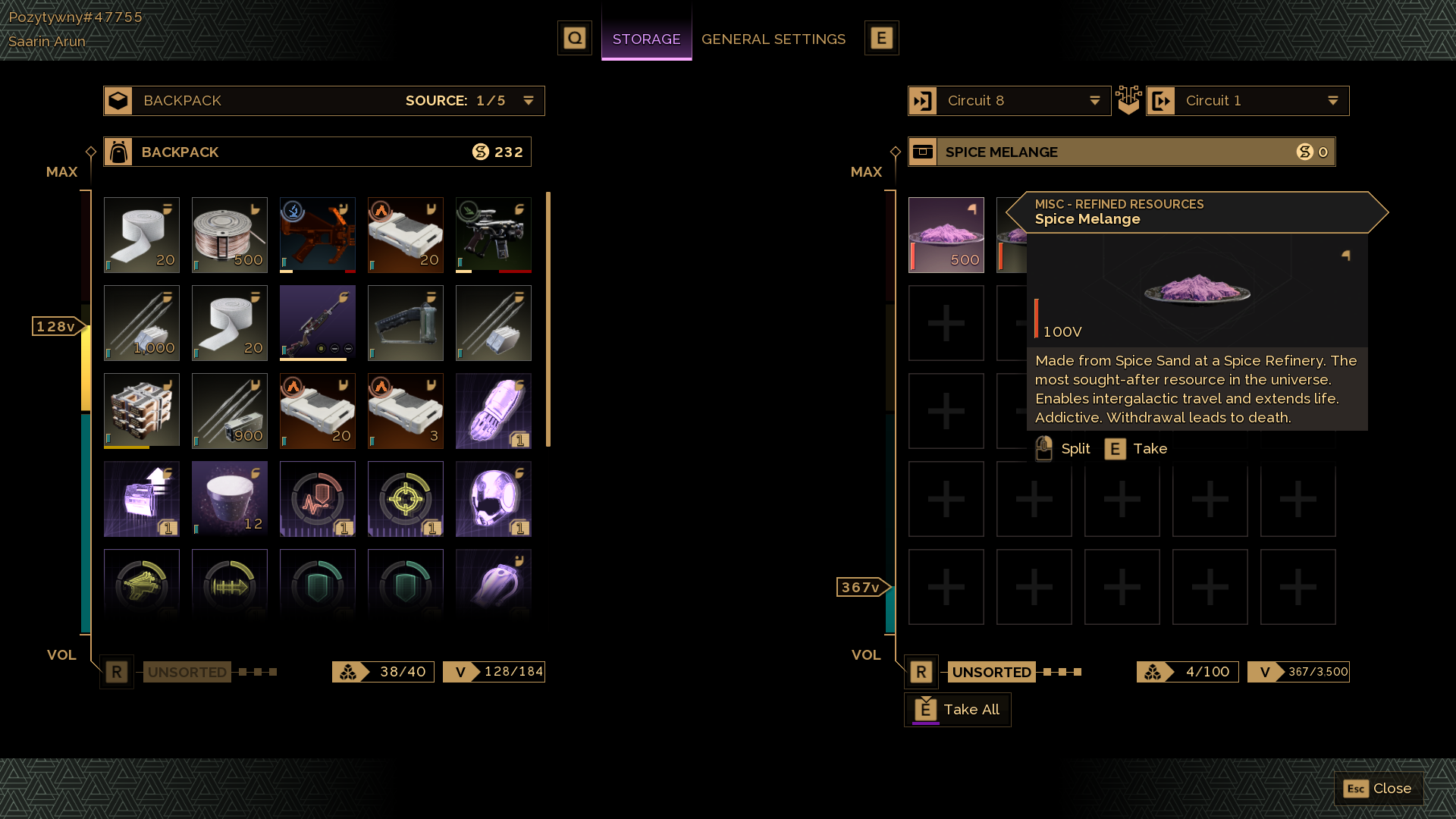Viewport: 1456px width, 819px height.
Task: Open the General Settings tab
Action: pyautogui.click(x=773, y=39)
